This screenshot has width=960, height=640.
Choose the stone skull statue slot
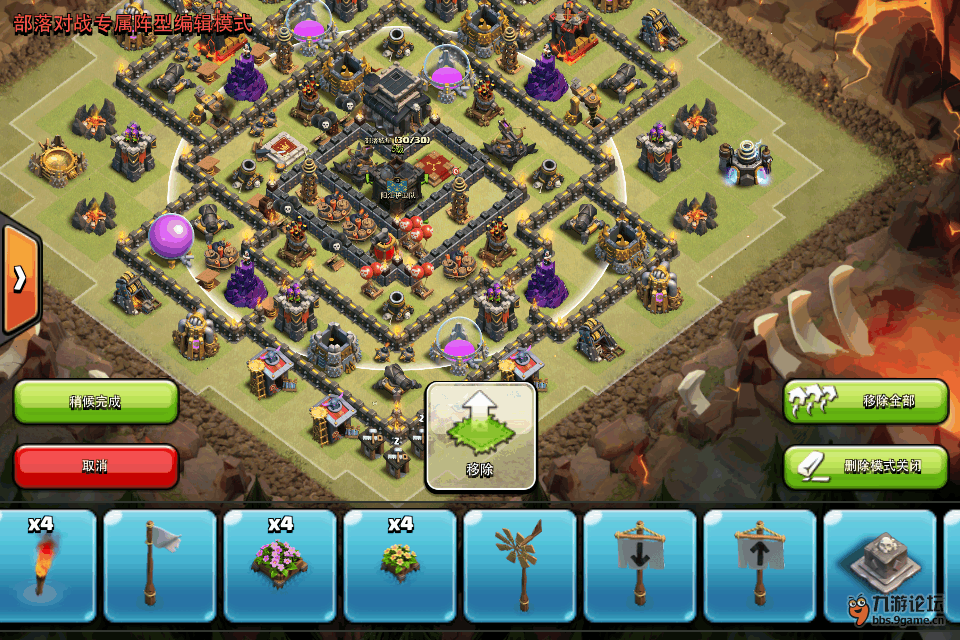pyautogui.click(x=878, y=565)
